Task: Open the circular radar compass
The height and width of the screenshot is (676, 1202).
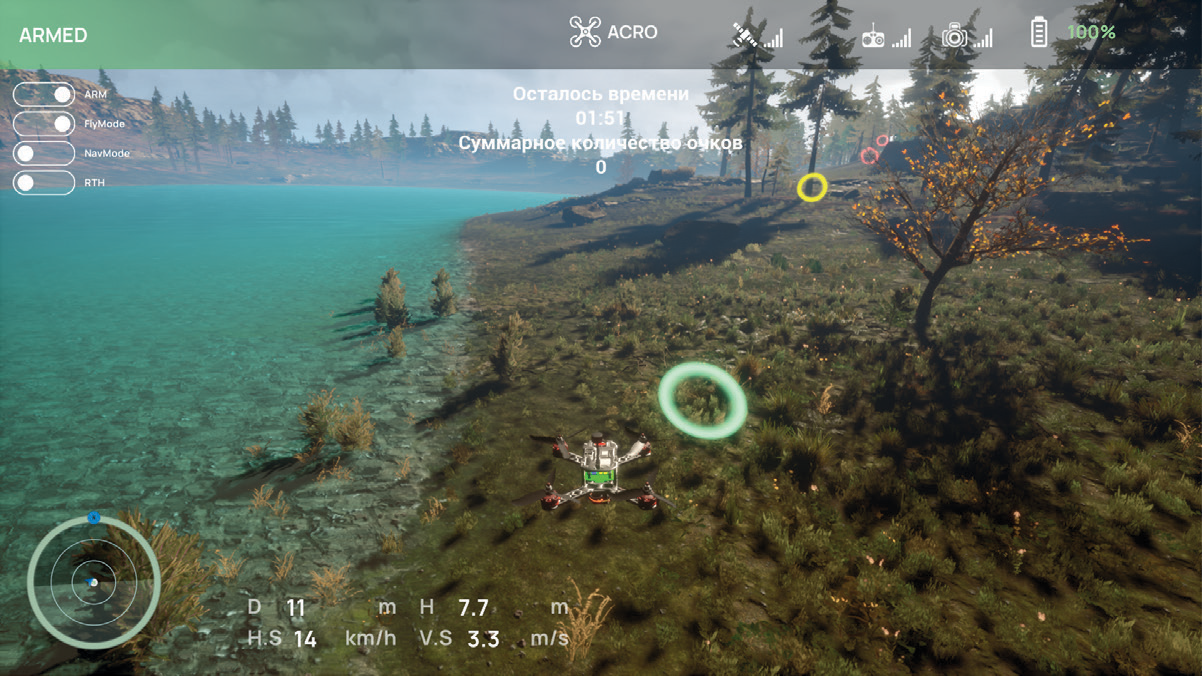Action: [x=94, y=581]
